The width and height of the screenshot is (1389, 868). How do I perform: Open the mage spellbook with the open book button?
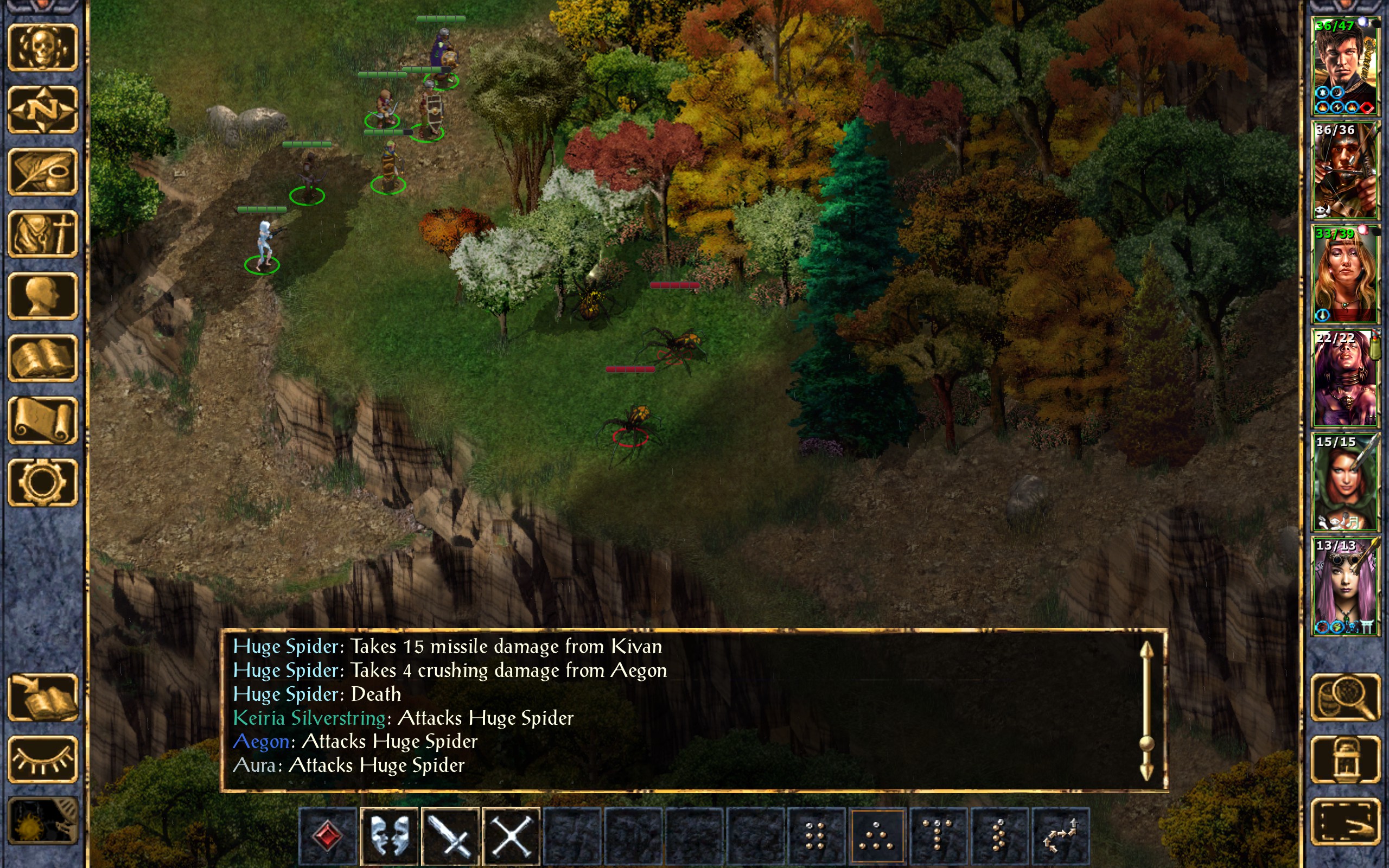tap(42, 358)
